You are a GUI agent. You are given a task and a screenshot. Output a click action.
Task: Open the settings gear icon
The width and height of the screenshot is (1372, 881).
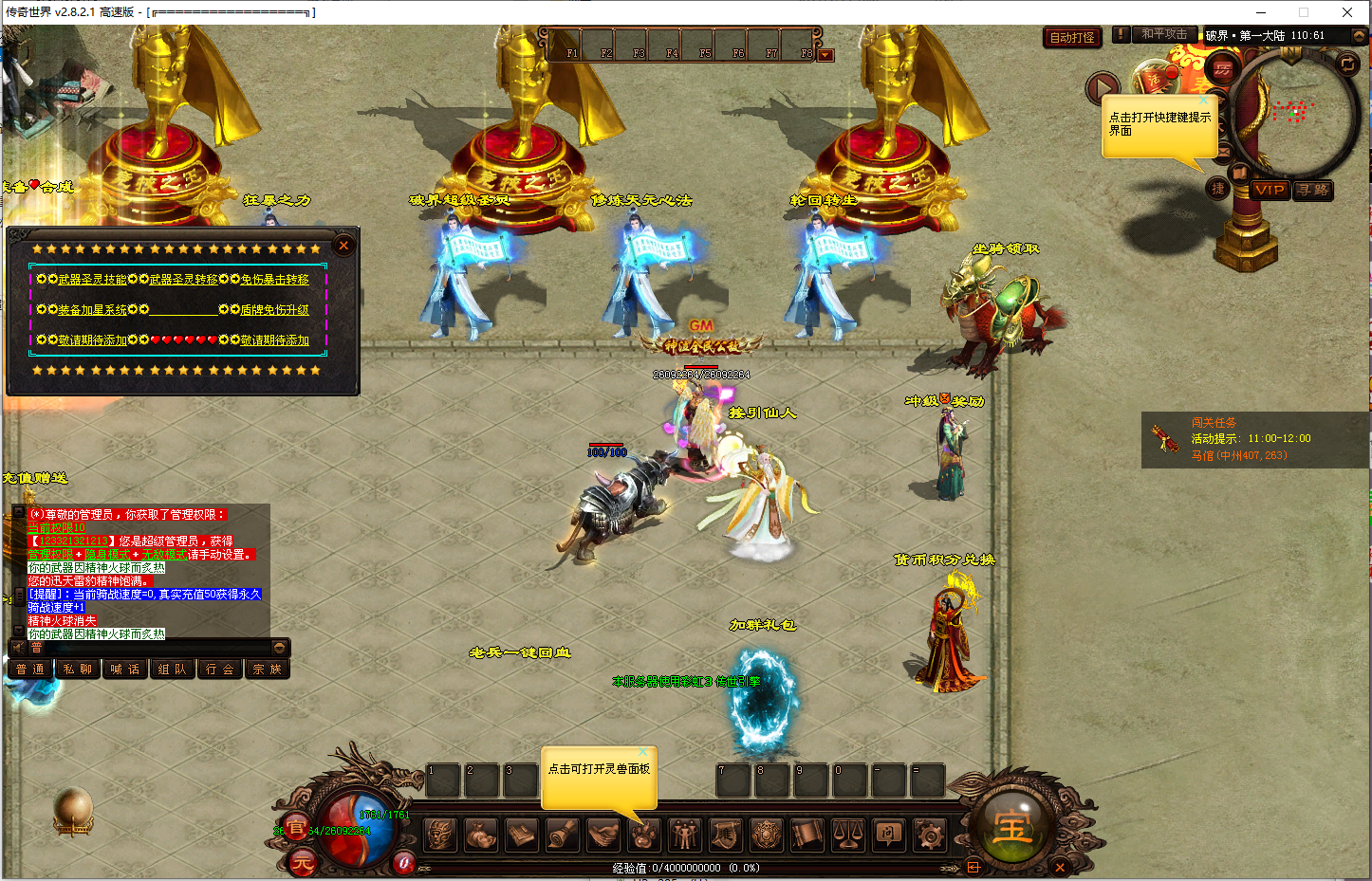coord(929,835)
